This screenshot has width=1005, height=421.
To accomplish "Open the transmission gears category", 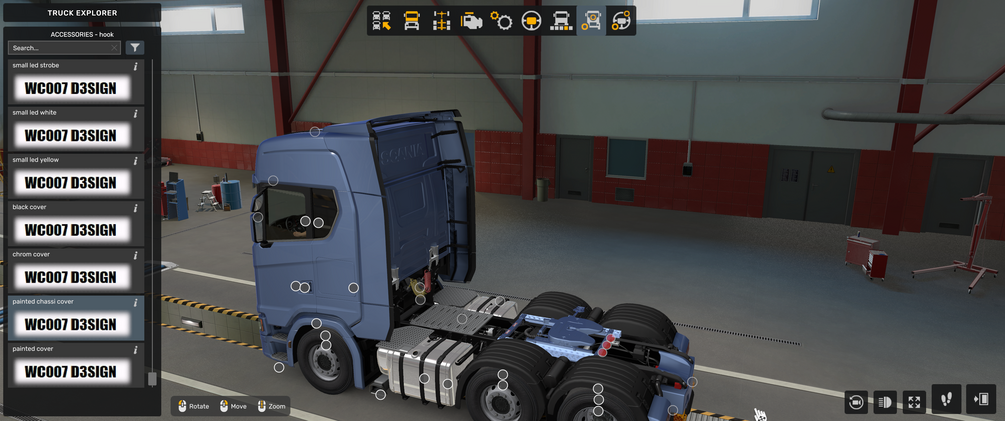I will (x=501, y=20).
